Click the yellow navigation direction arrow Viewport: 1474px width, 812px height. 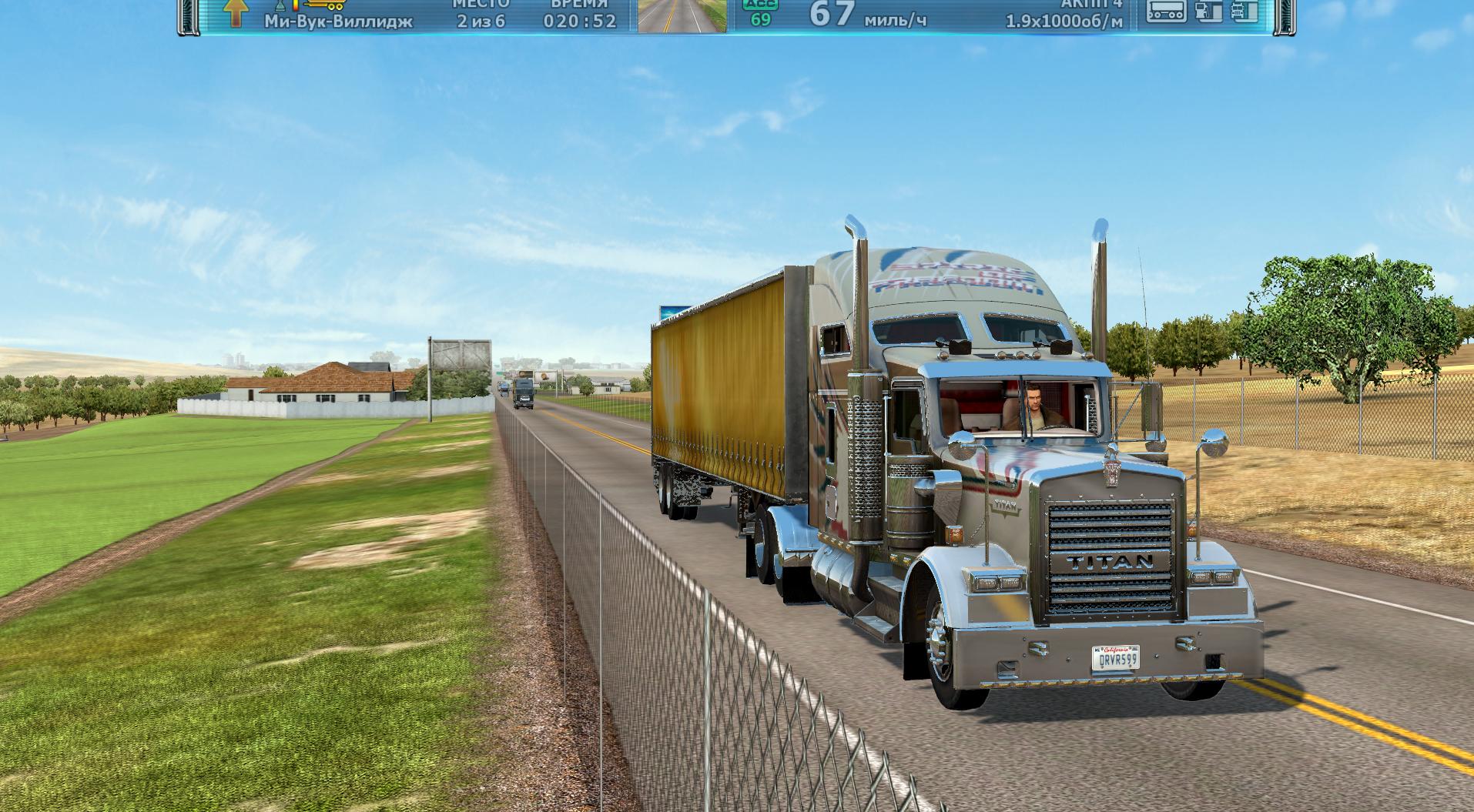tap(236, 12)
